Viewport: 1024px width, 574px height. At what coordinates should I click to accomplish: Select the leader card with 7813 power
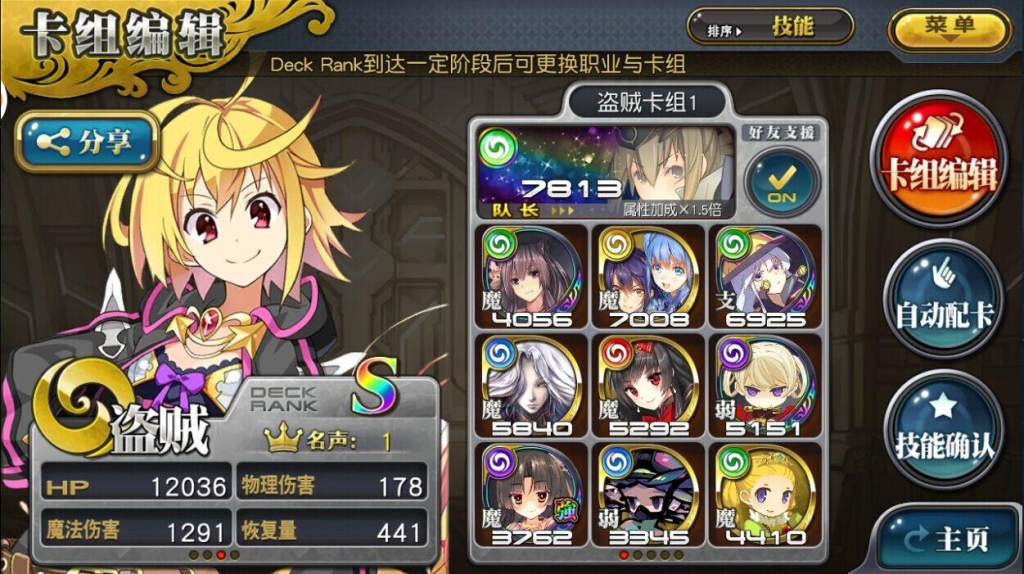(x=606, y=173)
